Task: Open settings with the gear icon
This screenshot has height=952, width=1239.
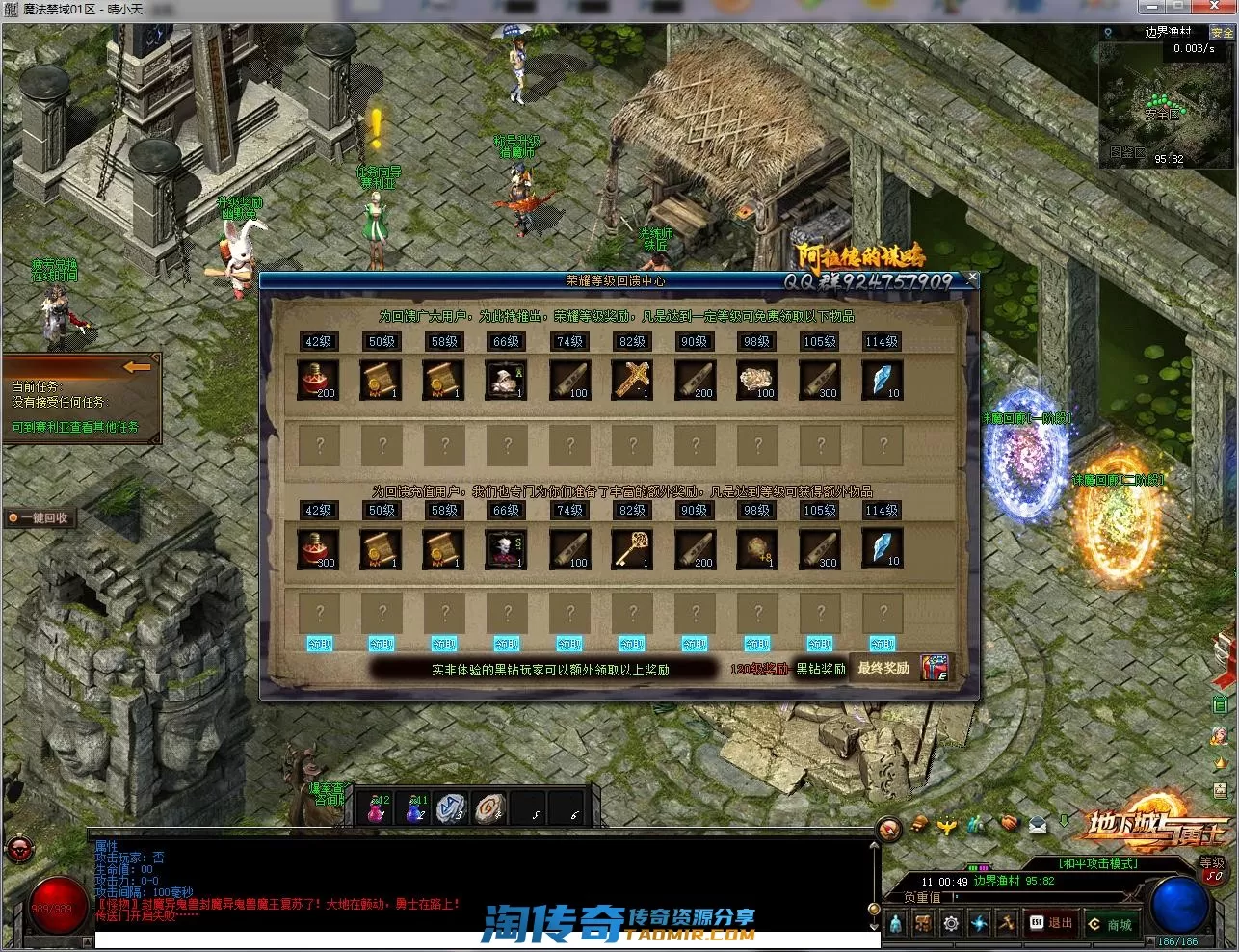Action: pos(951,924)
